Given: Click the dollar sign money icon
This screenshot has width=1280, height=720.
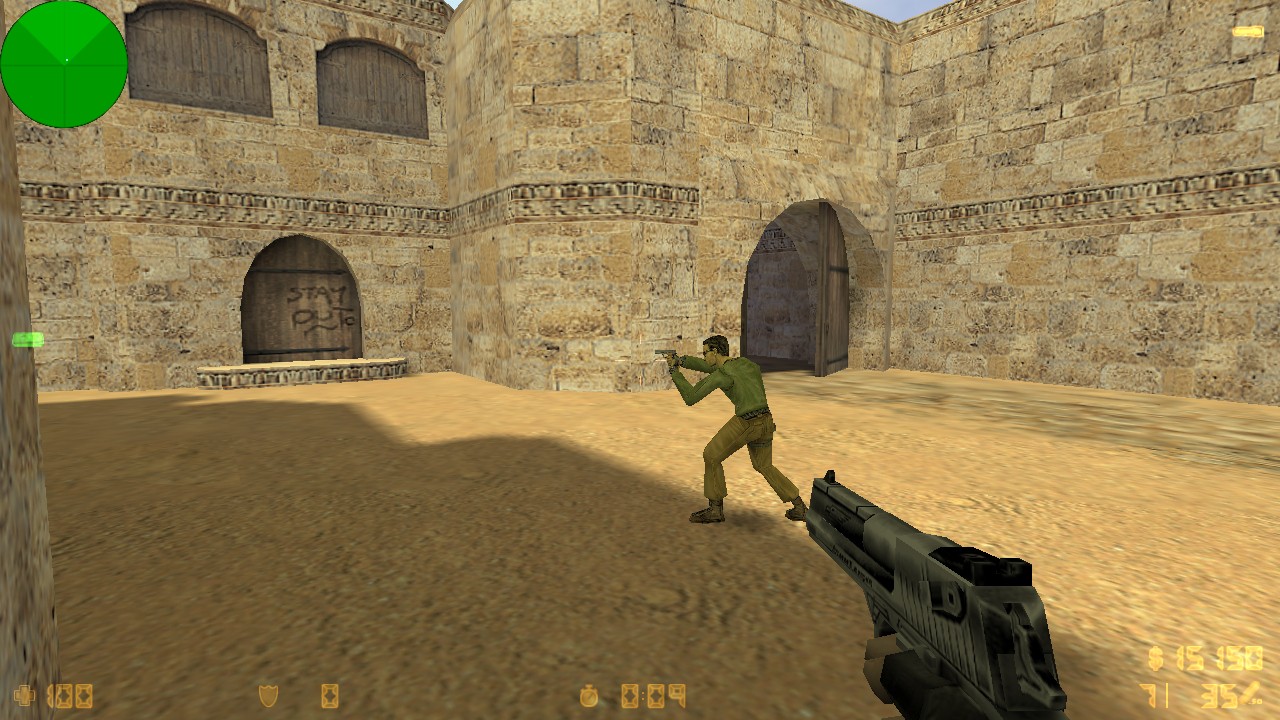Looking at the screenshot, I should tap(1156, 659).
